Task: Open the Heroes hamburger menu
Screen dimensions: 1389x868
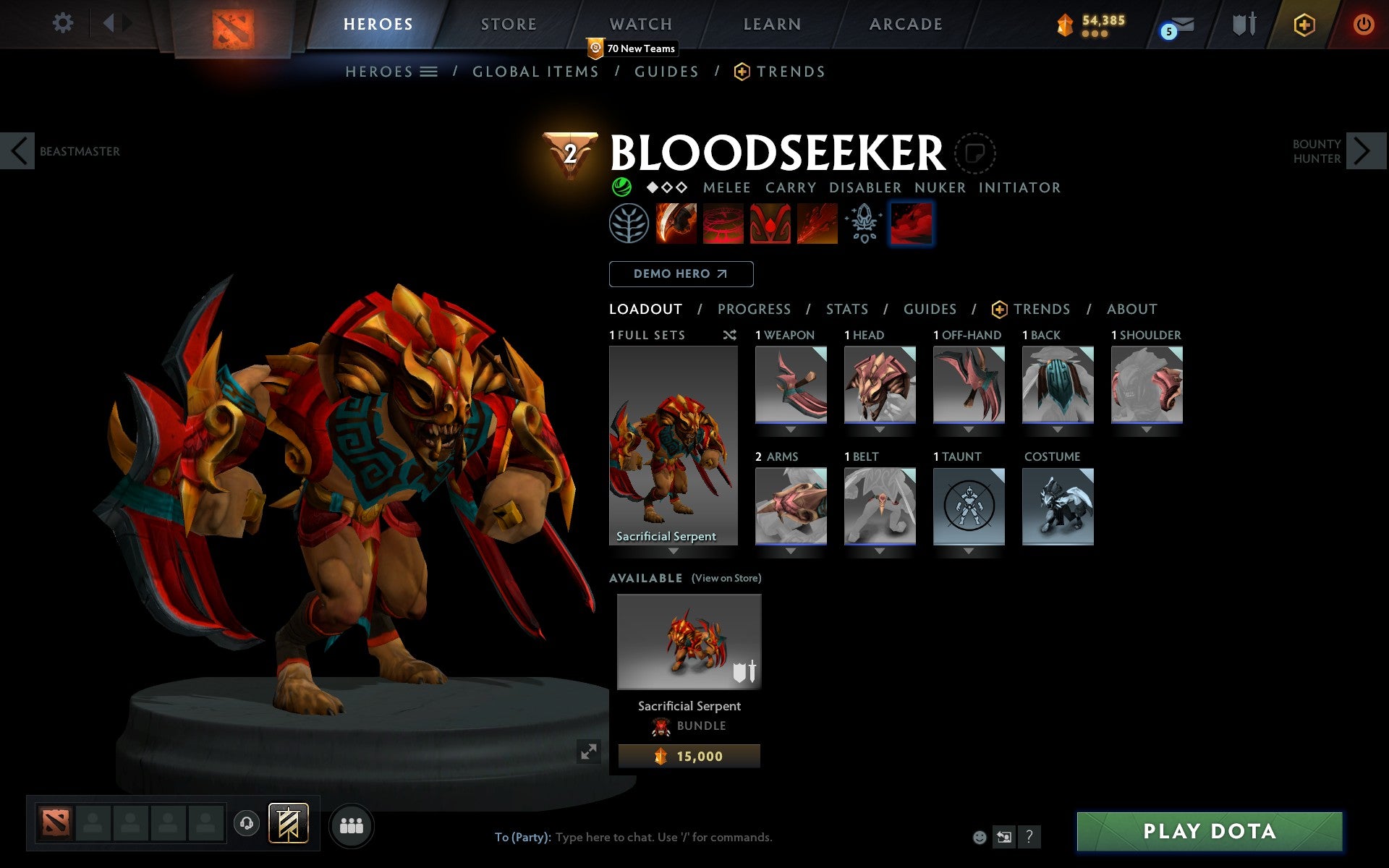Action: (428, 72)
